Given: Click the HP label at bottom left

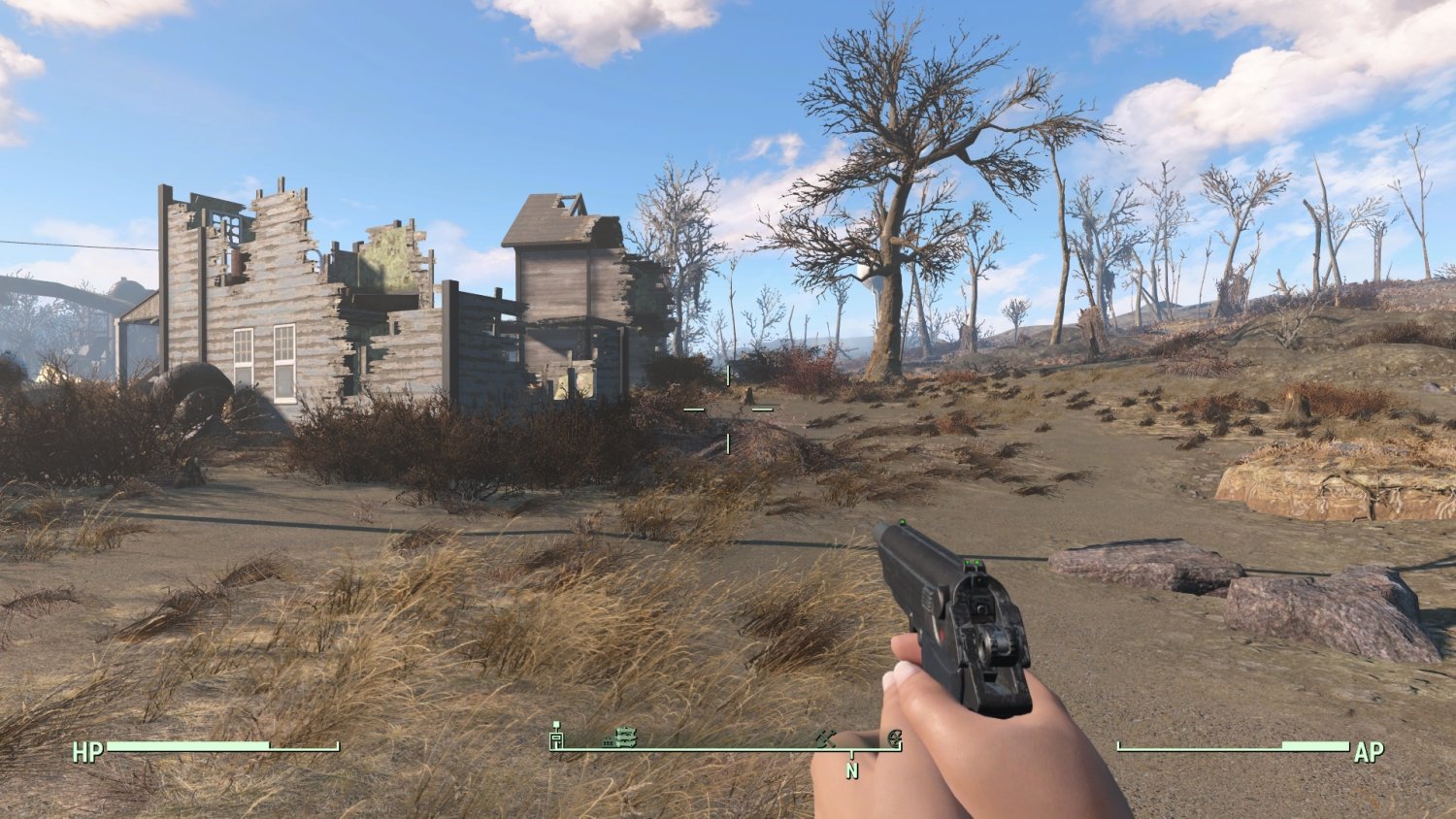Looking at the screenshot, I should [86, 752].
